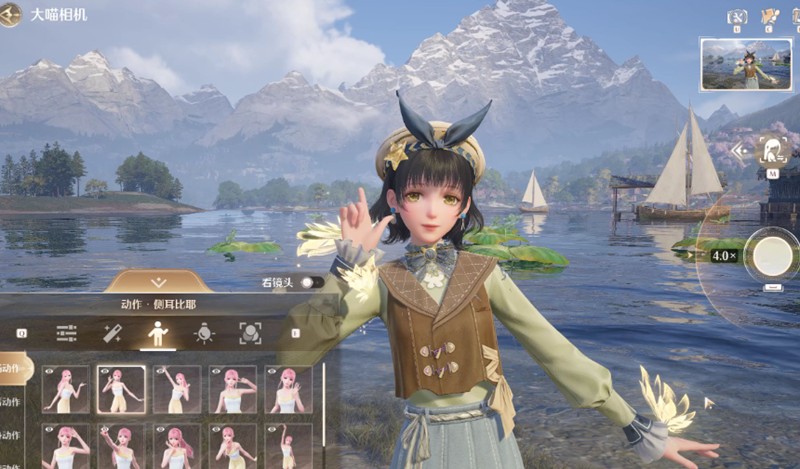Viewport: 800px width, 469px height.
Task: Select the character pose tab
Action: (x=158, y=333)
